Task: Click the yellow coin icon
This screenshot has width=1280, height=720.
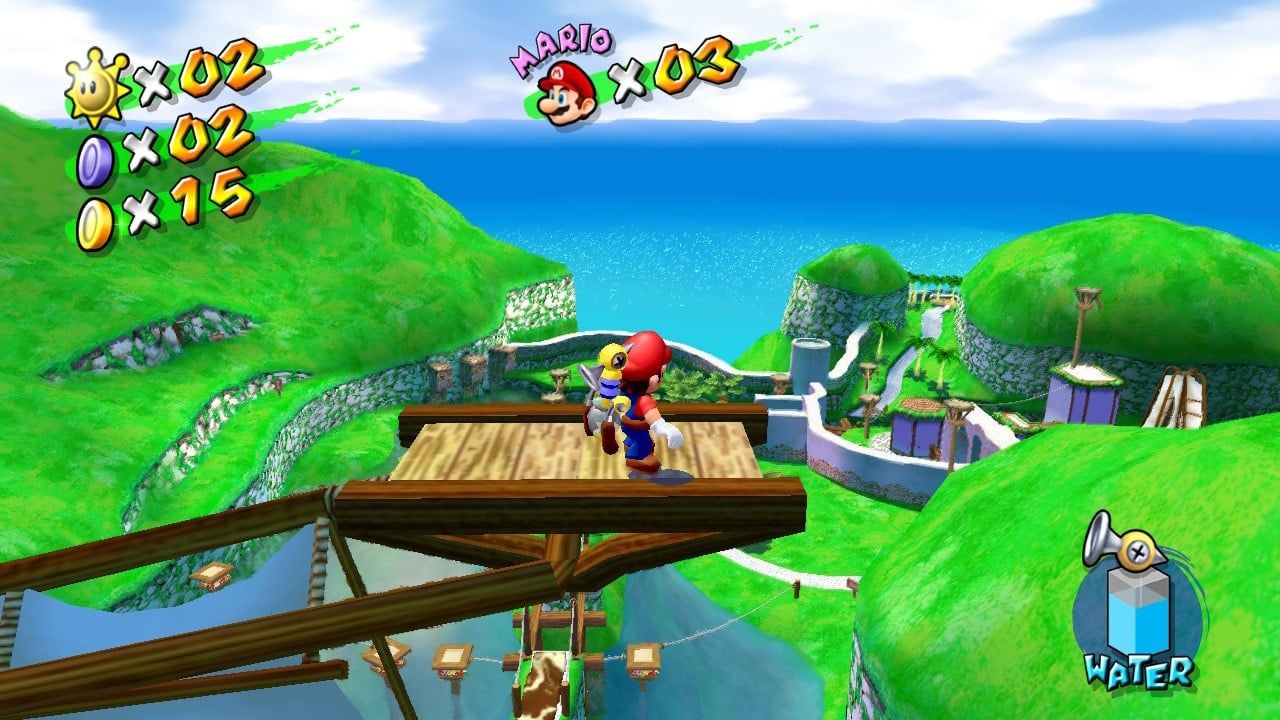Action: coord(96,224)
